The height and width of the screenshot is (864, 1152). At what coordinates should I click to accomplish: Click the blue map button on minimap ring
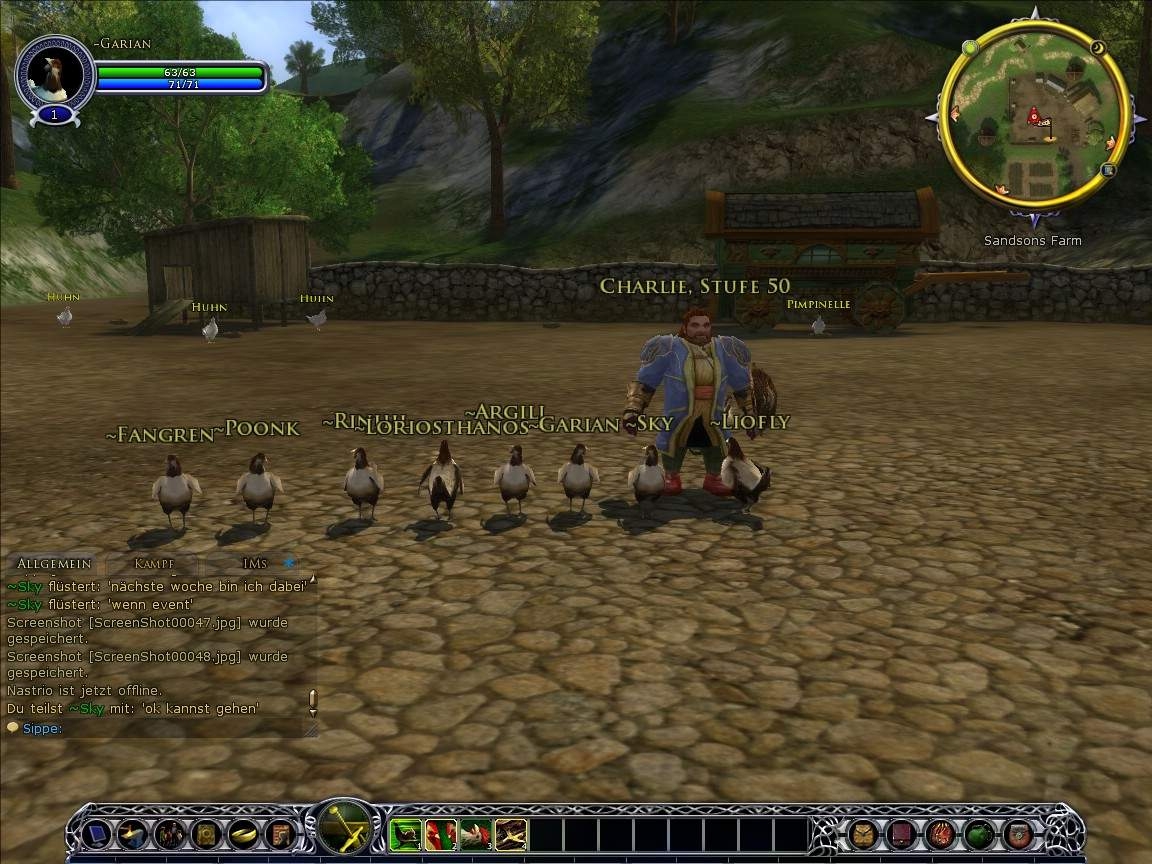[1108, 170]
